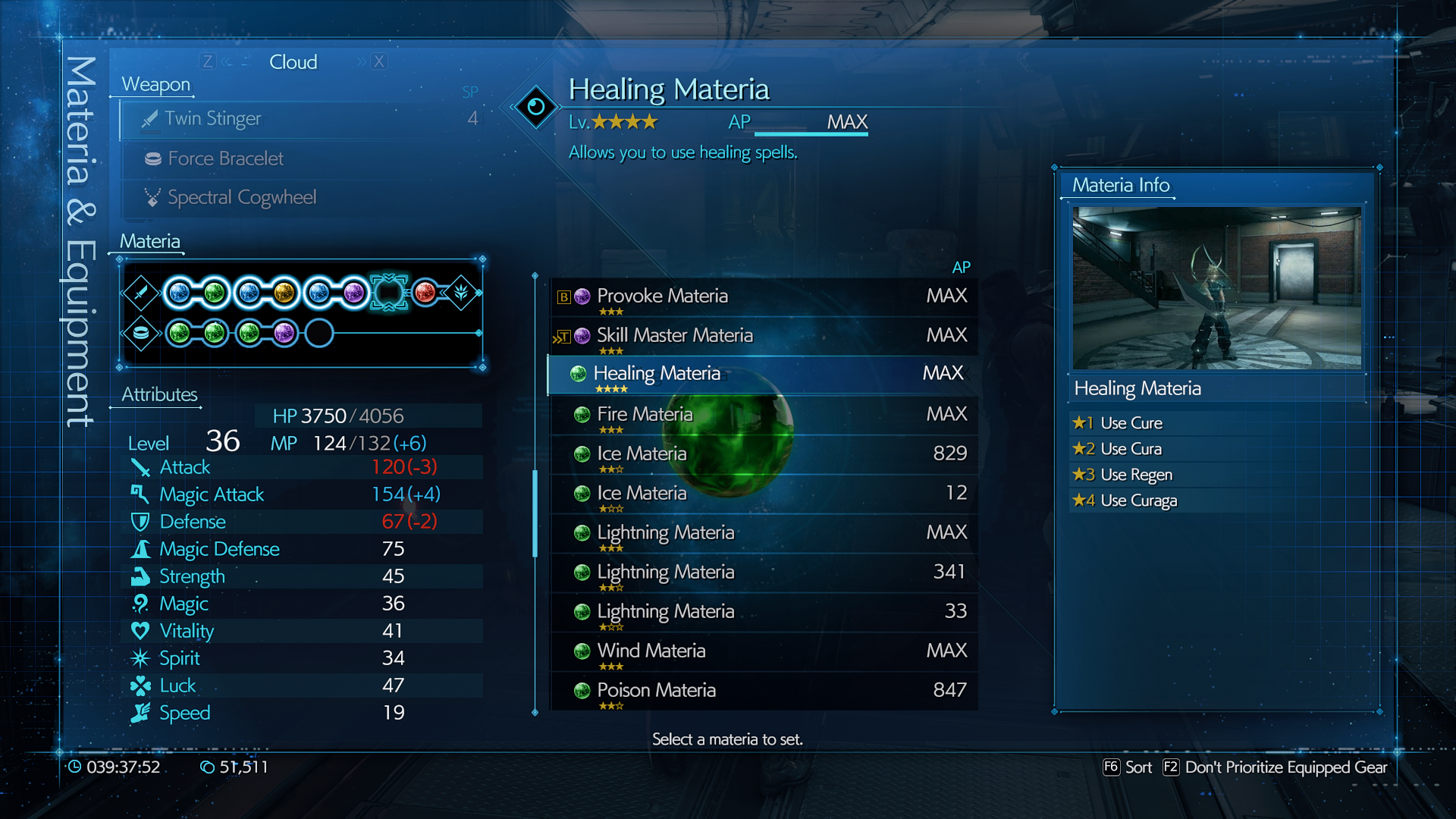Choose the empty highlighted weapon materia slot
The width and height of the screenshot is (1456, 819).
point(389,293)
